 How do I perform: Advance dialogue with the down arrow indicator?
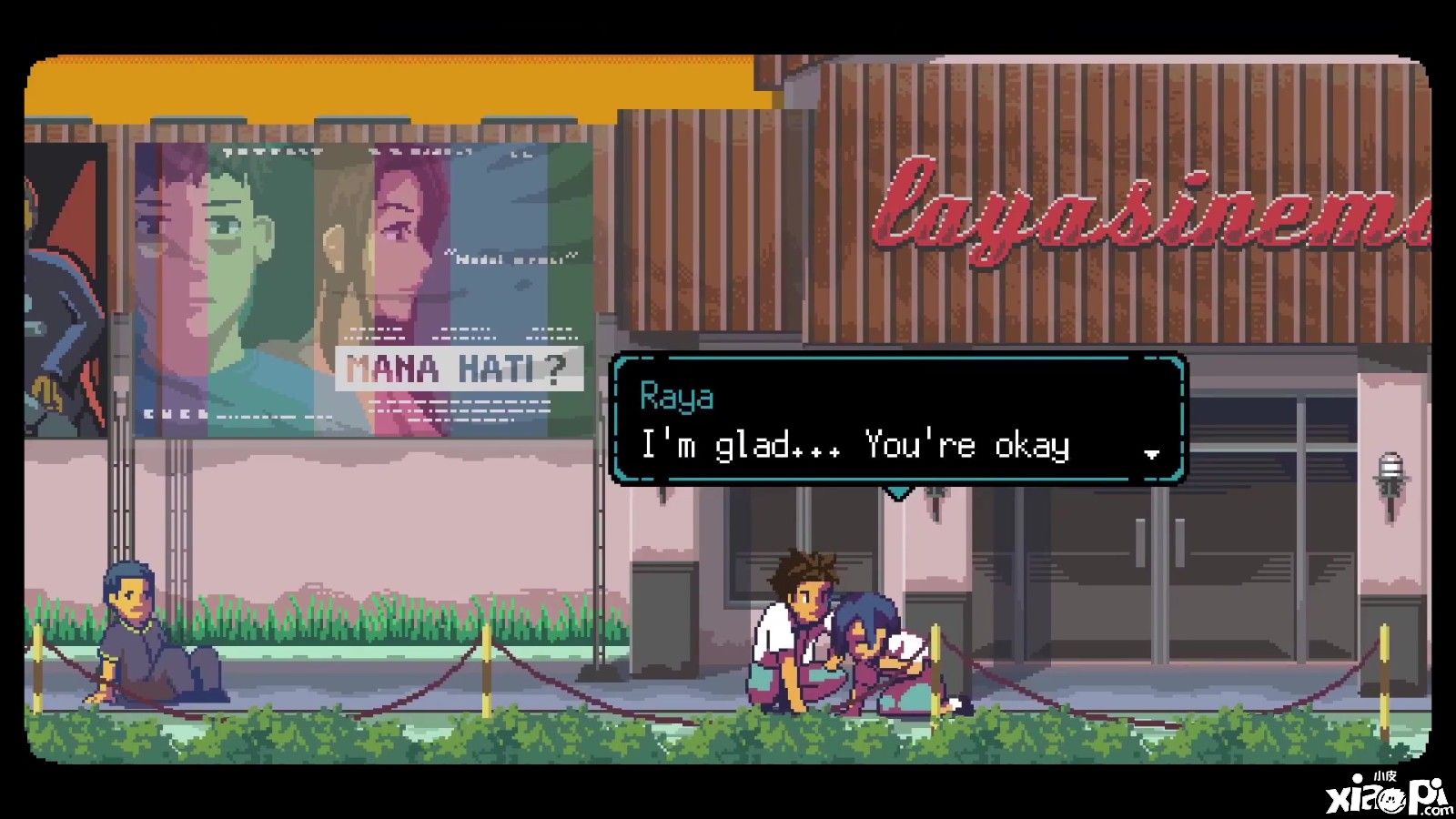(x=1151, y=453)
